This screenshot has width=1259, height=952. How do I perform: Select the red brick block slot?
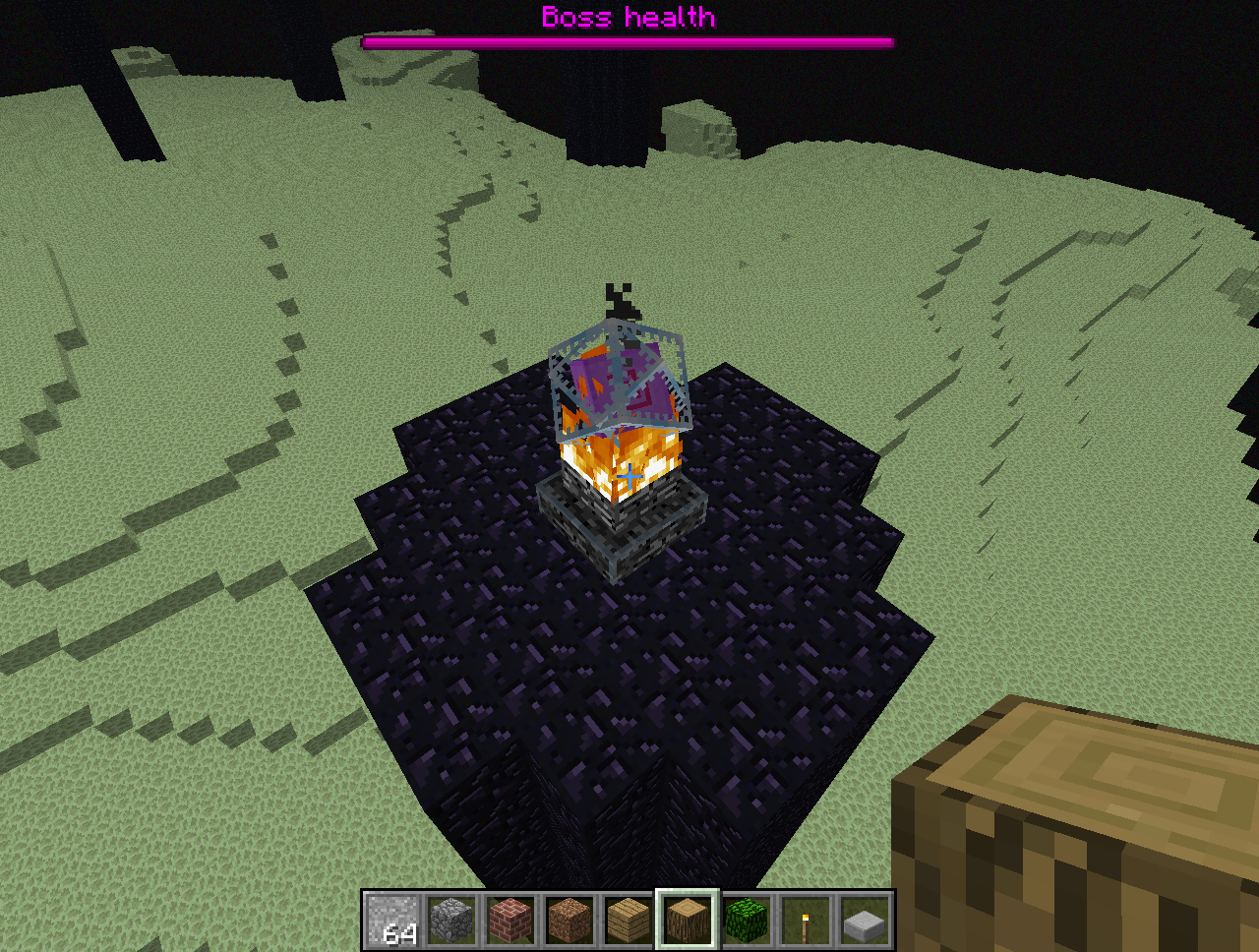coord(511,921)
